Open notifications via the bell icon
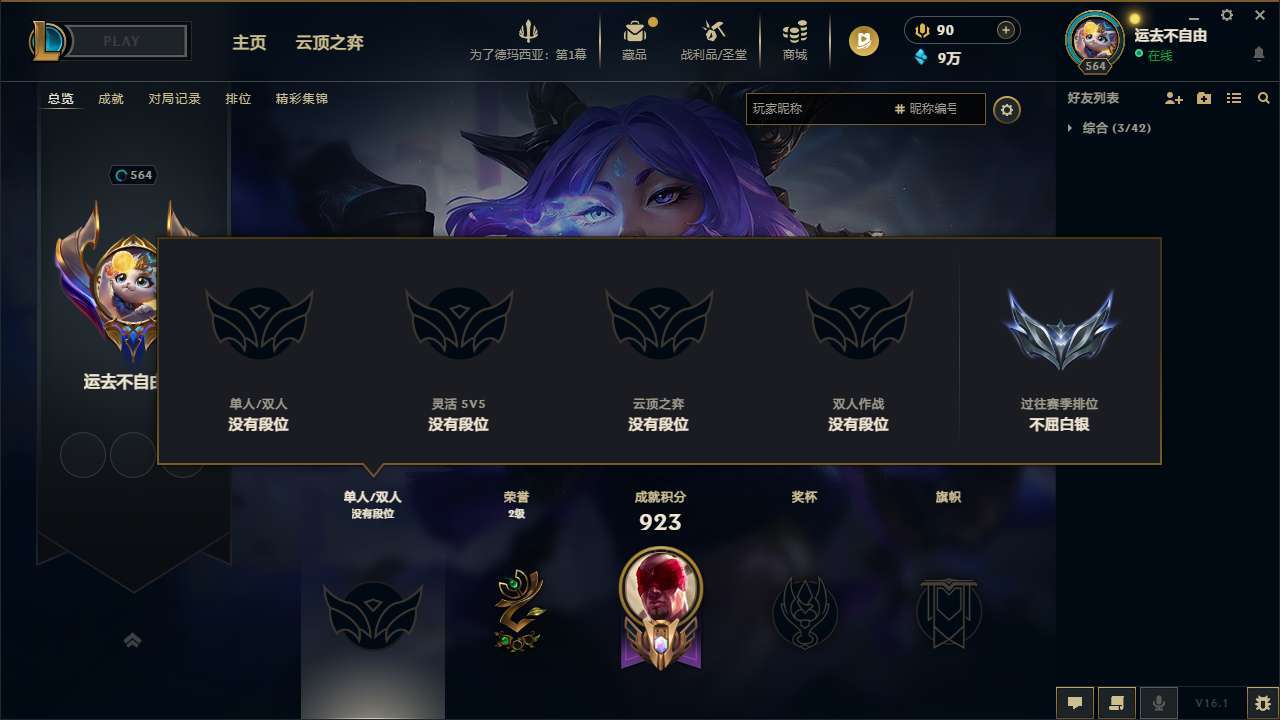 [x=1257, y=52]
